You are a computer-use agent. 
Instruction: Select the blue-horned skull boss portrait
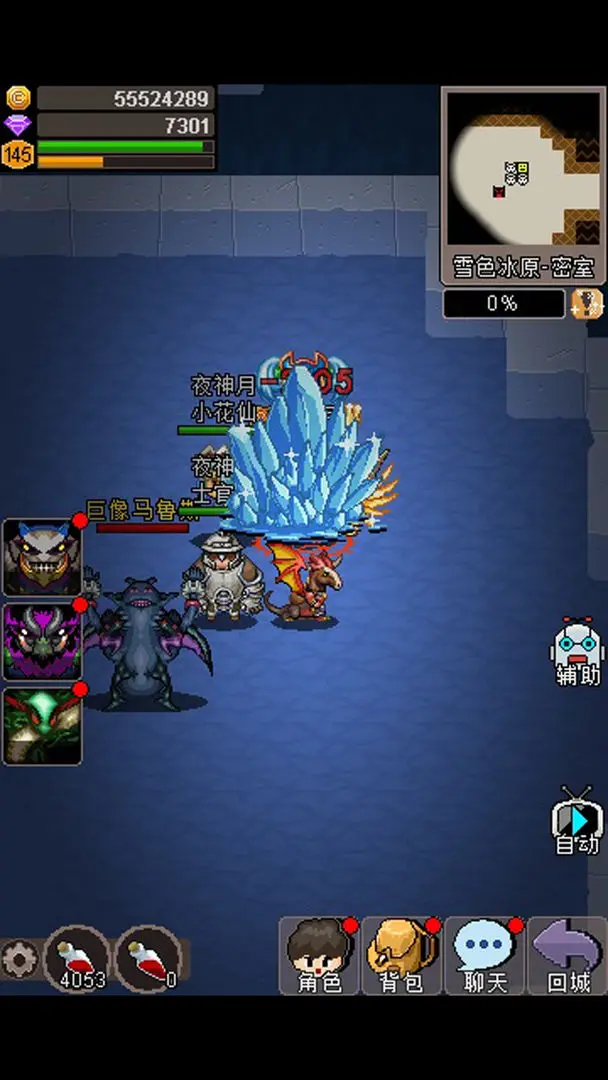pyautogui.click(x=42, y=557)
